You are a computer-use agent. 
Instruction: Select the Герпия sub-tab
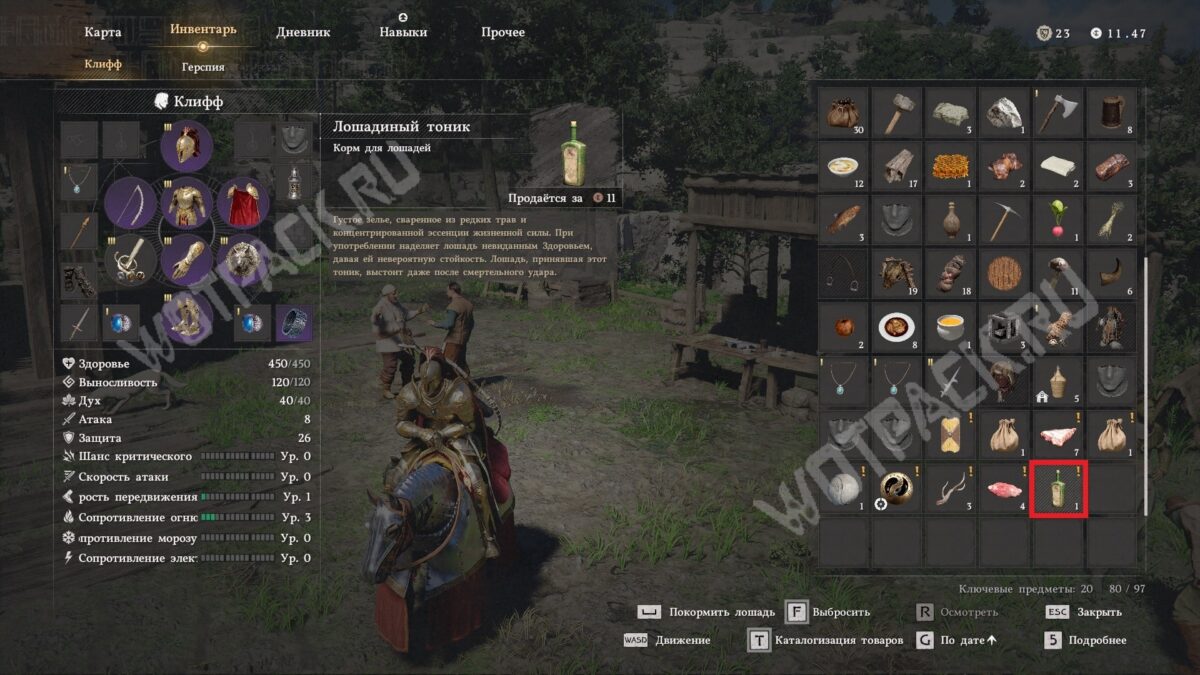203,67
